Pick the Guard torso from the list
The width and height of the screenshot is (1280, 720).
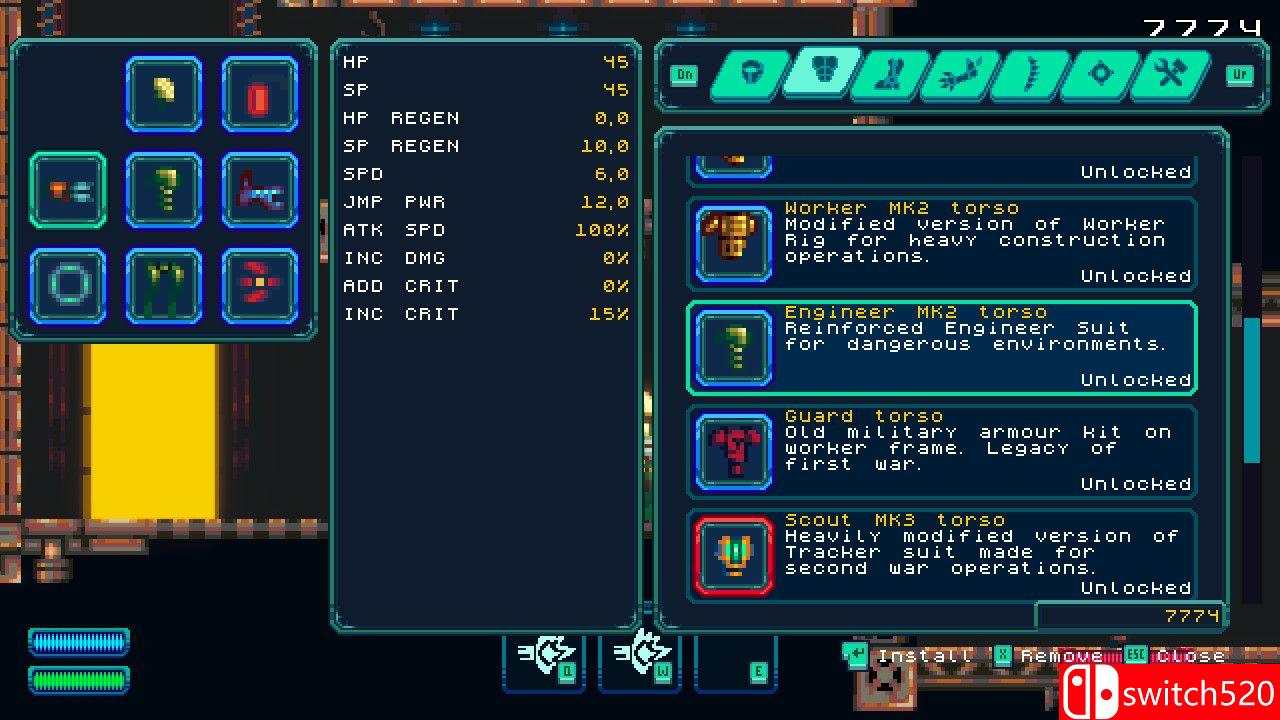point(941,450)
